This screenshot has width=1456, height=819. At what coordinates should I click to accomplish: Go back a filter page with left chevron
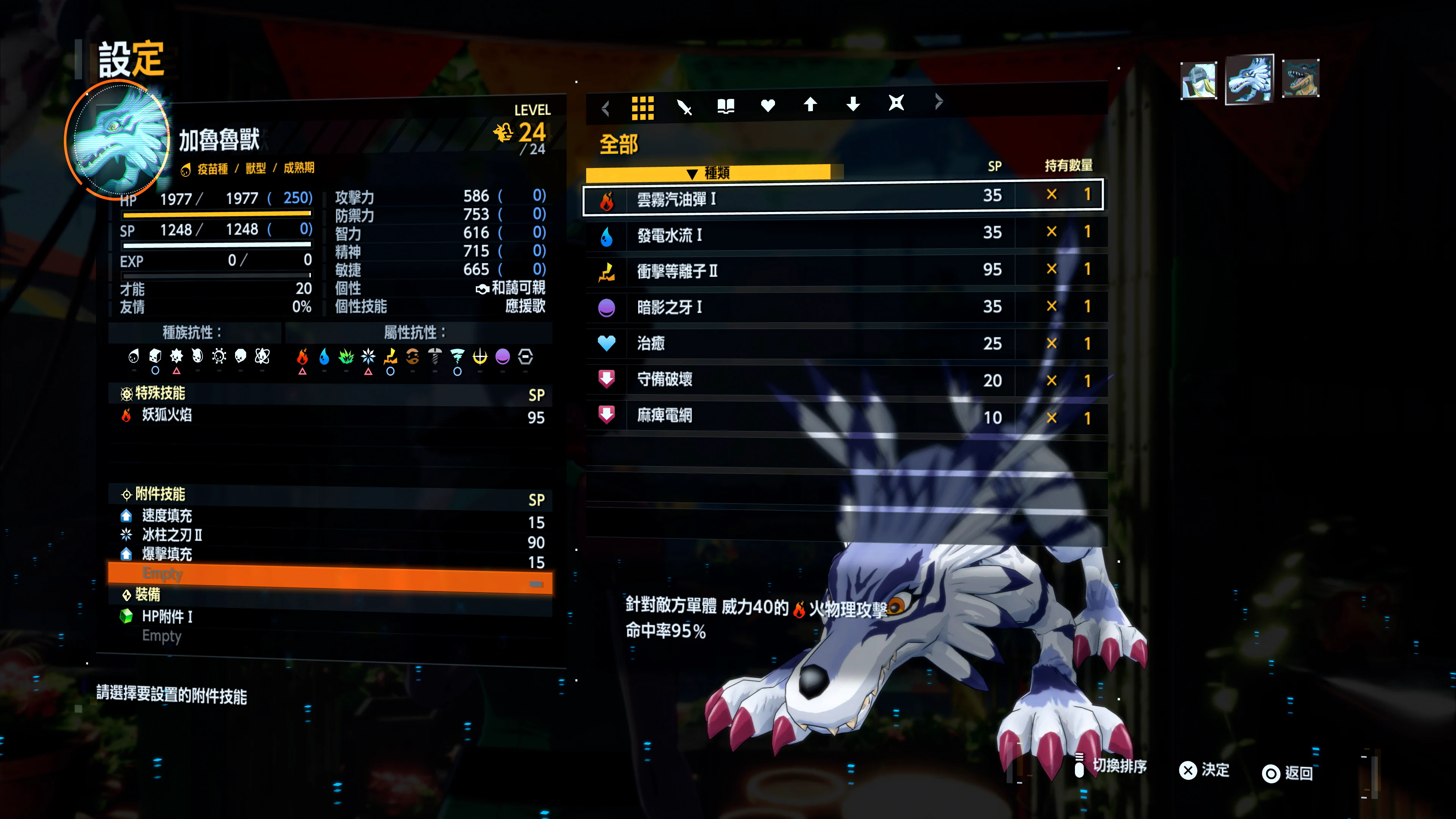click(x=606, y=108)
